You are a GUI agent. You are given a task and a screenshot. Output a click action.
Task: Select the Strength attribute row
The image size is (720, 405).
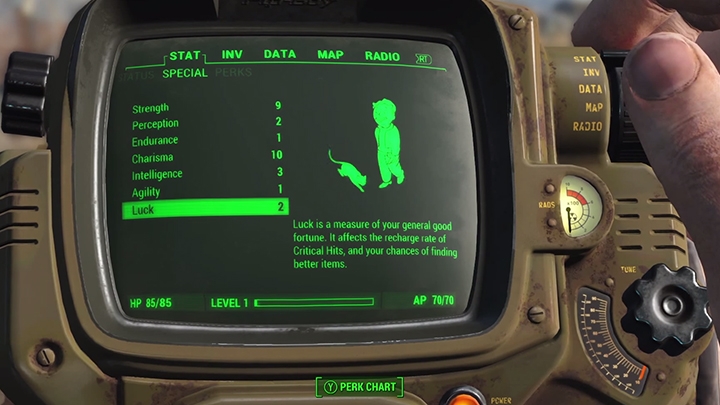tap(205, 108)
